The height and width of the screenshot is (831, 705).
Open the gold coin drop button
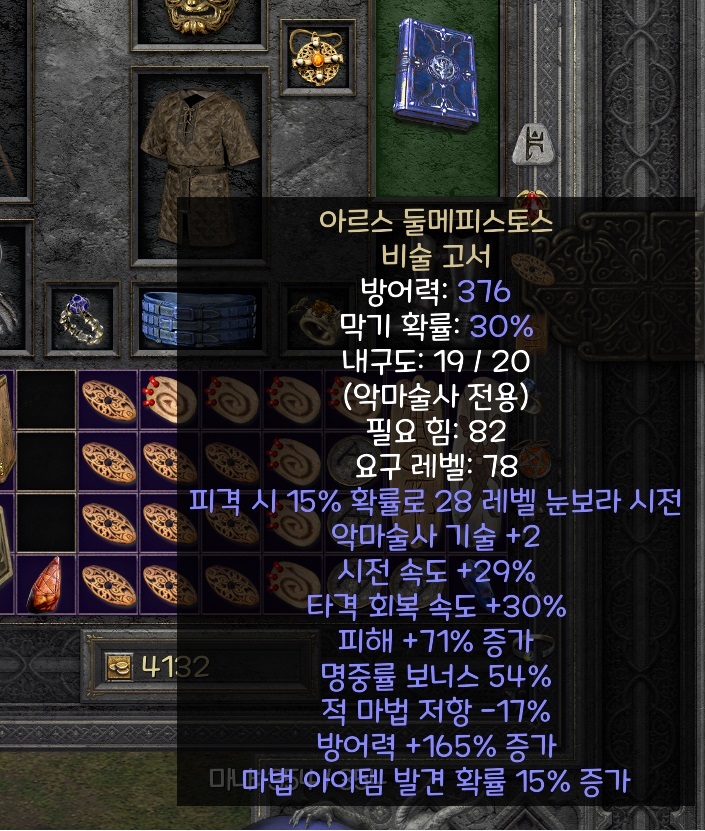coord(119,665)
